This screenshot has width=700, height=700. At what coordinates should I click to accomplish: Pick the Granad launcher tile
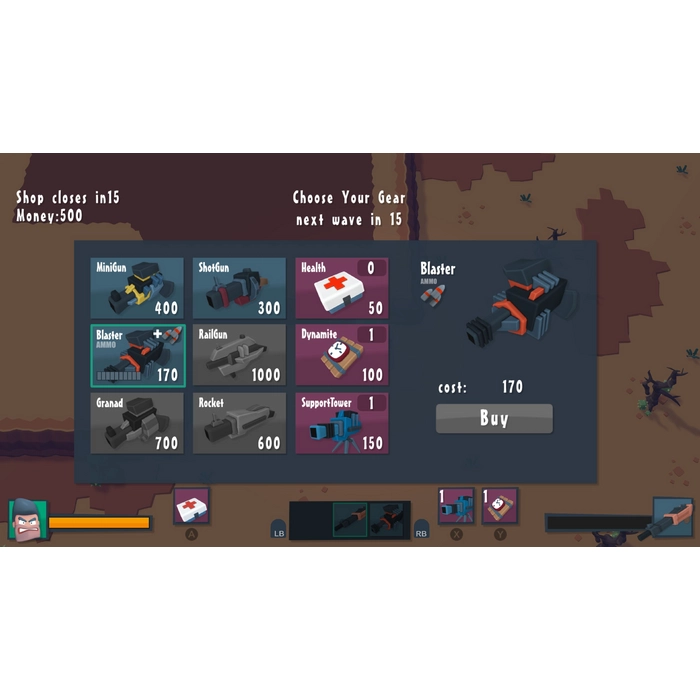(x=137, y=422)
